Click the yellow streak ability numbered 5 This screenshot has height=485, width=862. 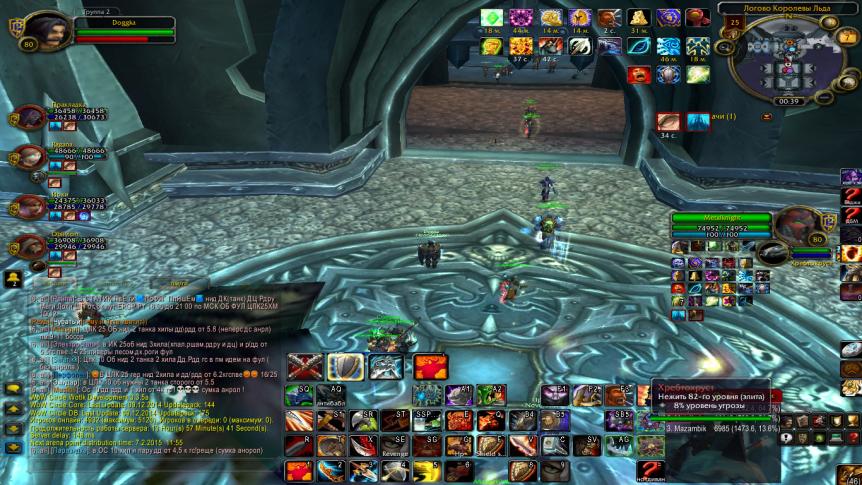click(427, 471)
